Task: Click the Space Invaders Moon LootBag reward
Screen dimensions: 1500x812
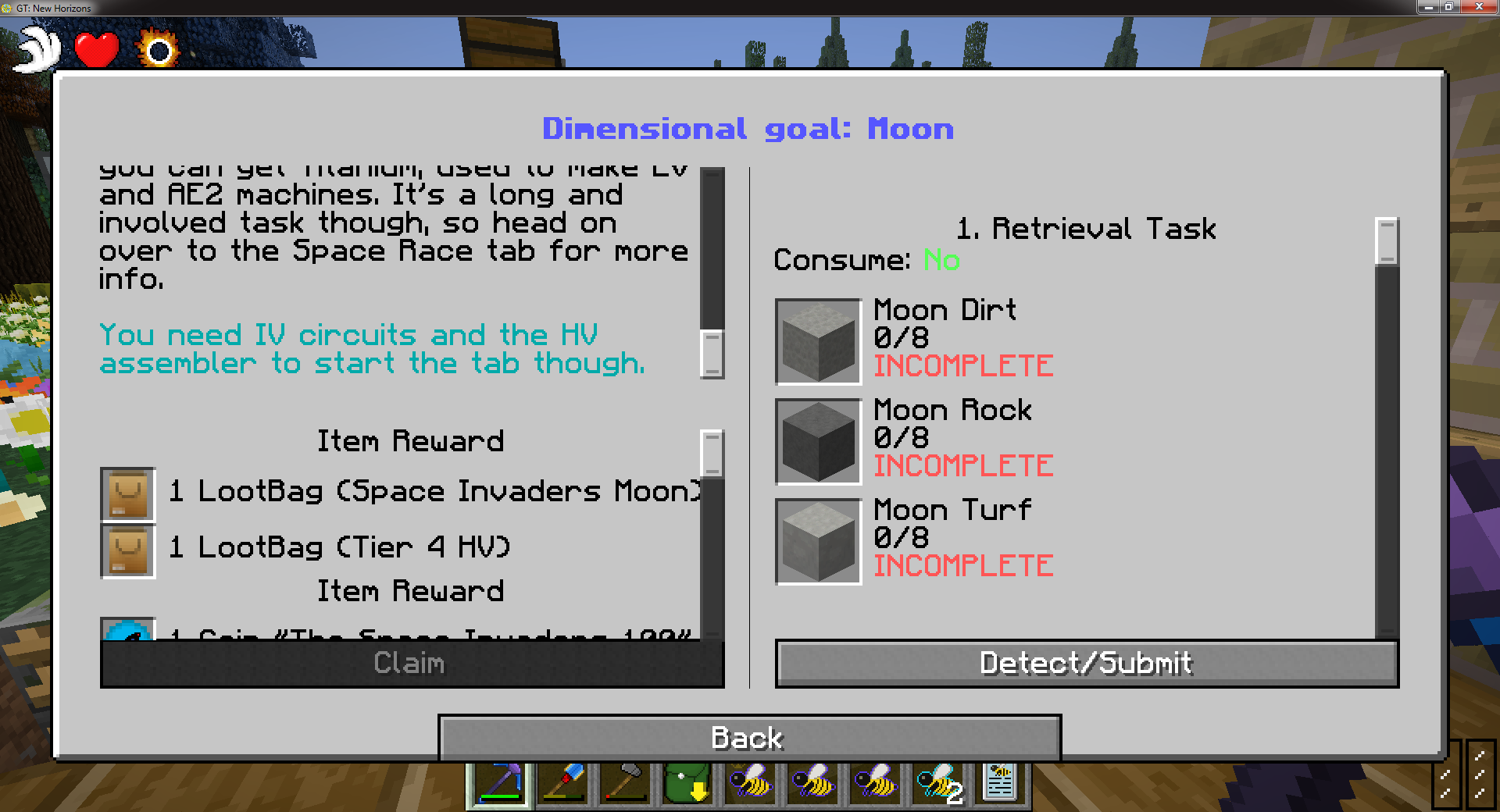Action: (x=128, y=494)
